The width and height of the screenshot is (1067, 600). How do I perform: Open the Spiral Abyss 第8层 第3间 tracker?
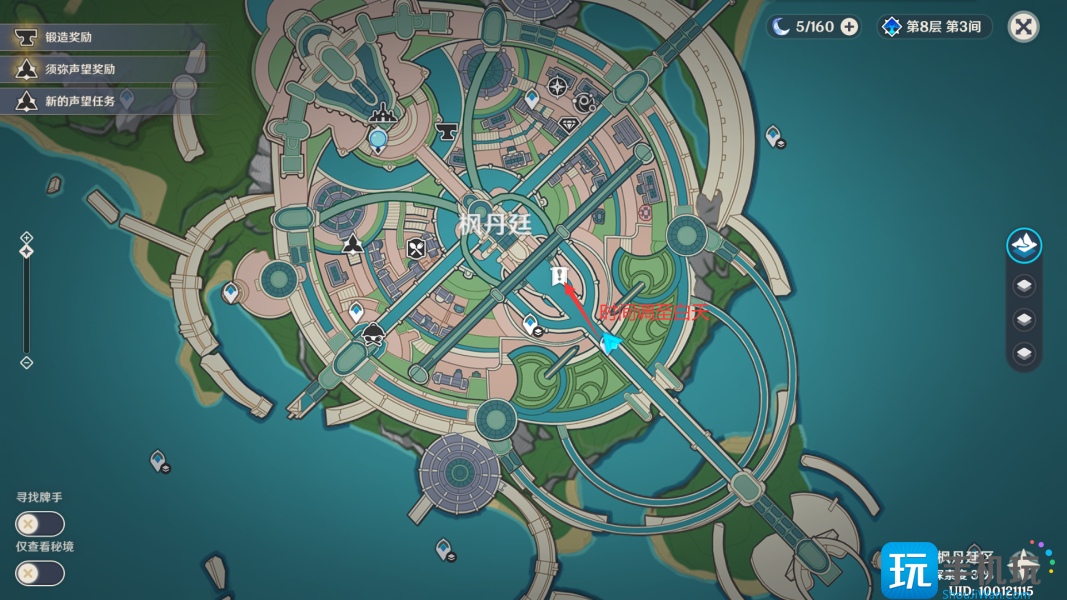[x=934, y=27]
